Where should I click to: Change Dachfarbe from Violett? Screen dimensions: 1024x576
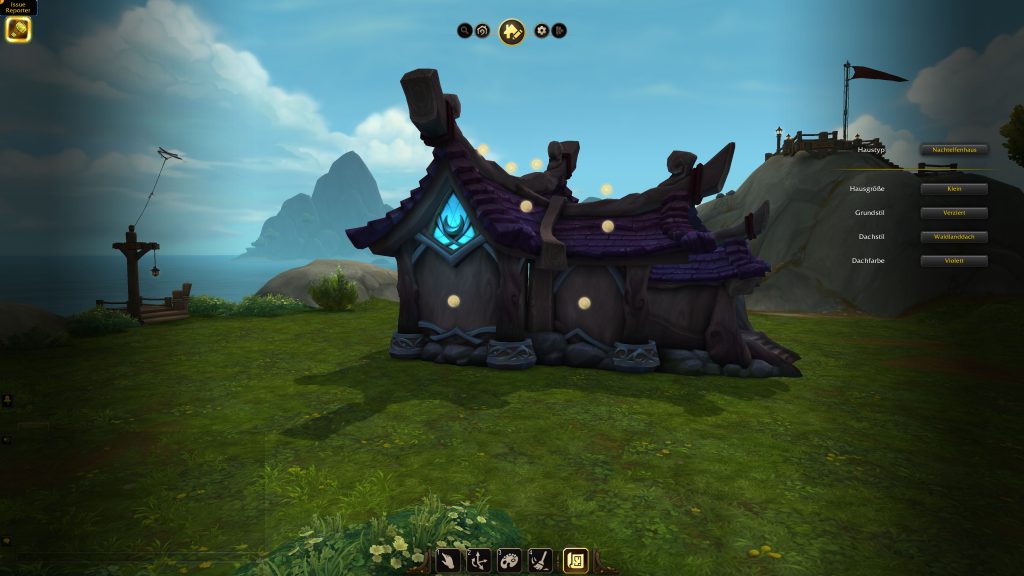954,261
